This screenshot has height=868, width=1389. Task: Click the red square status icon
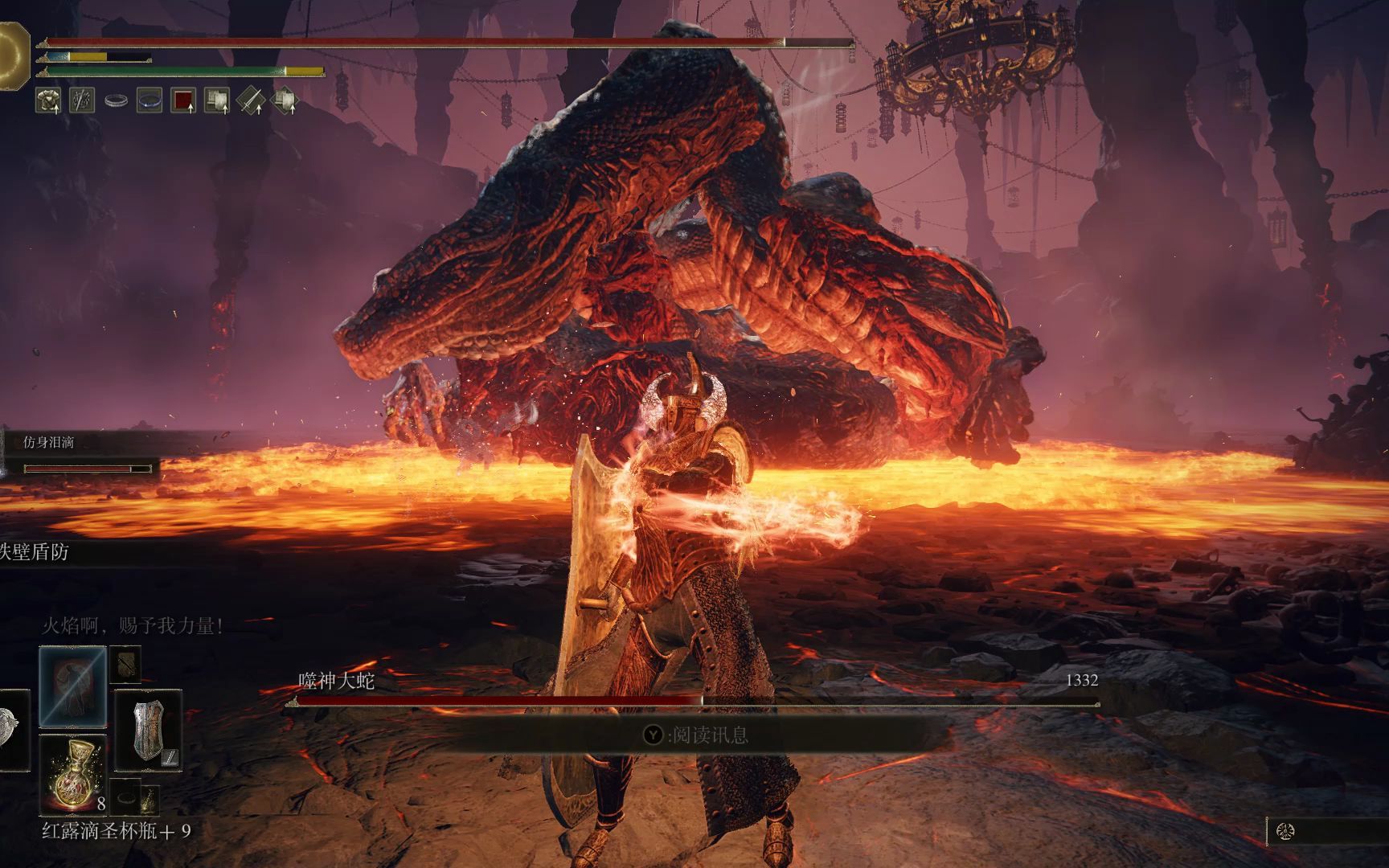(183, 100)
